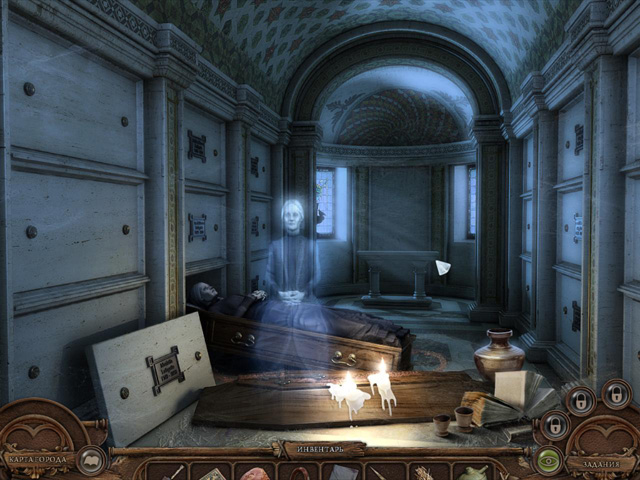
Task: Open the journal book icon
Action: point(91,460)
